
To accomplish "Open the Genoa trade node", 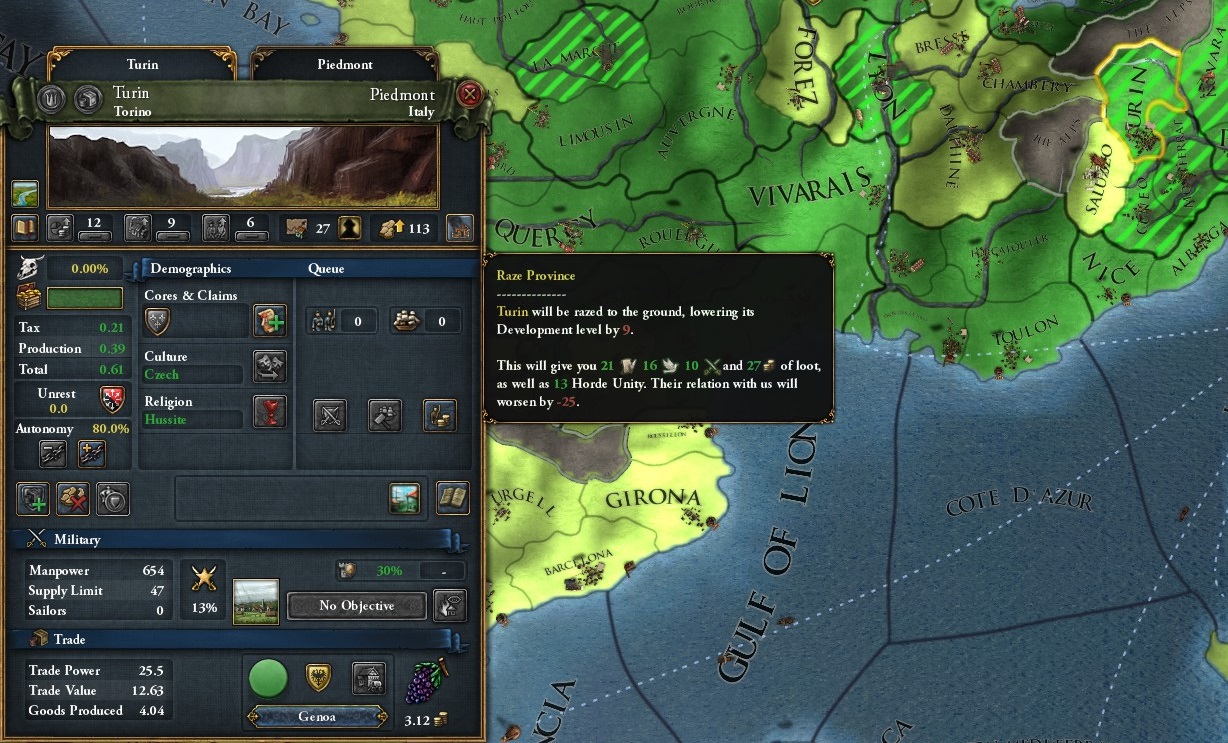I will (315, 717).
